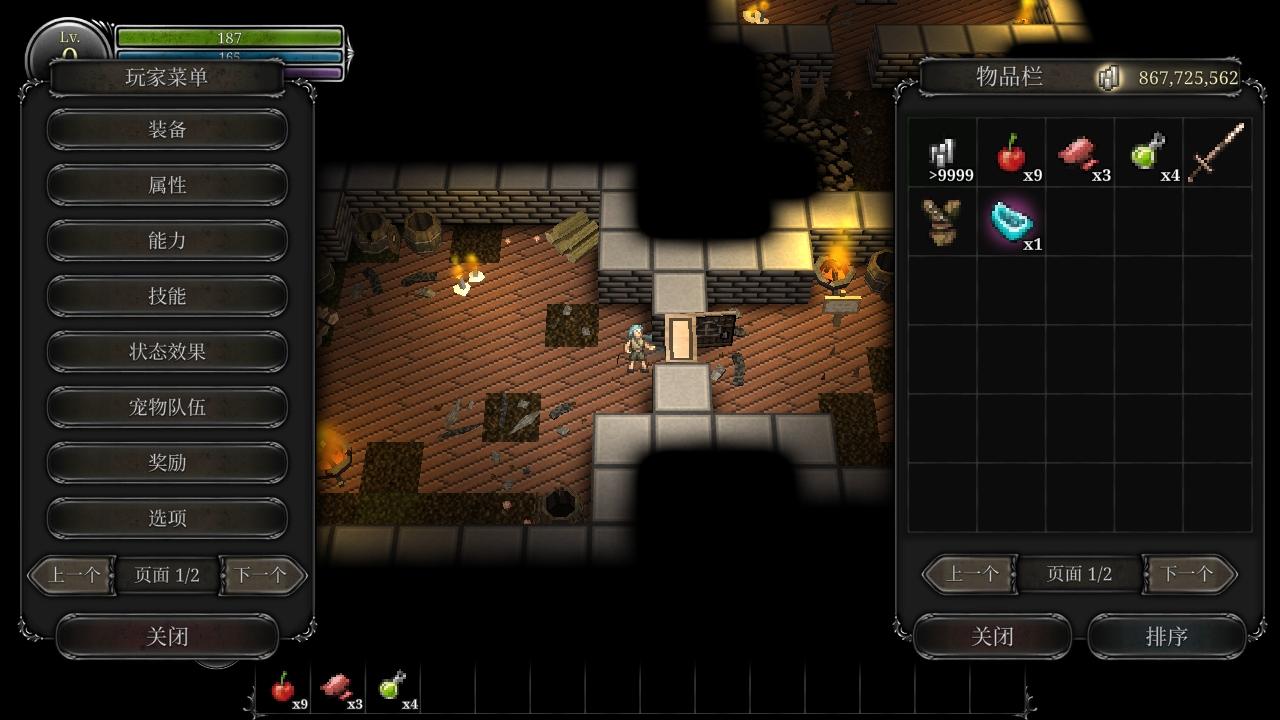Go to previous page of 玩家菜单
The width and height of the screenshot is (1280, 720).
tap(73, 575)
